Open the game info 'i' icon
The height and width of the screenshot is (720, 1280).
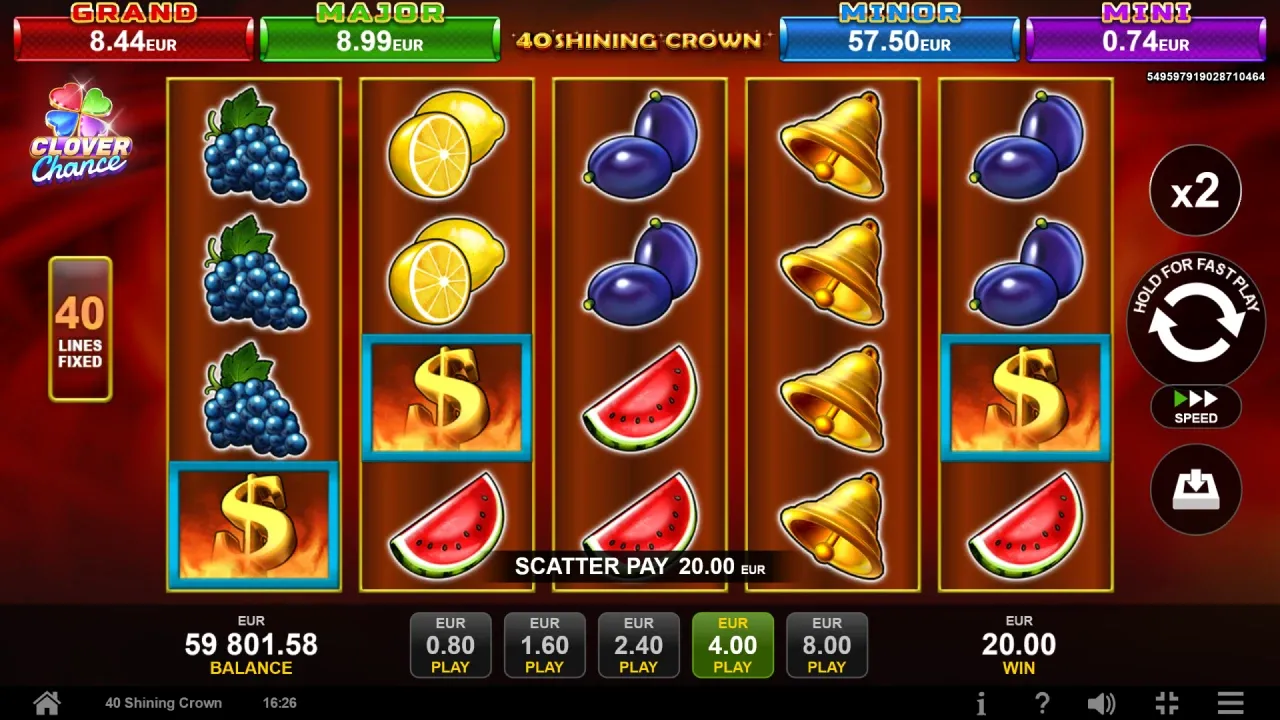981,702
